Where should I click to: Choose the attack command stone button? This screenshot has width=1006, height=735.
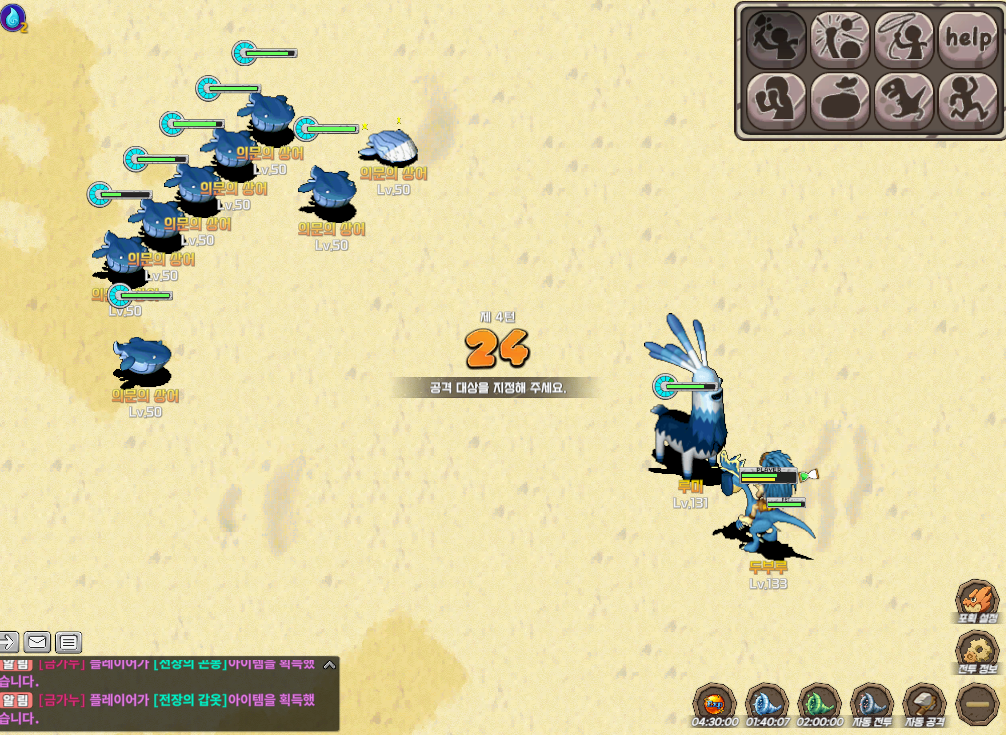pyautogui.click(x=777, y=38)
